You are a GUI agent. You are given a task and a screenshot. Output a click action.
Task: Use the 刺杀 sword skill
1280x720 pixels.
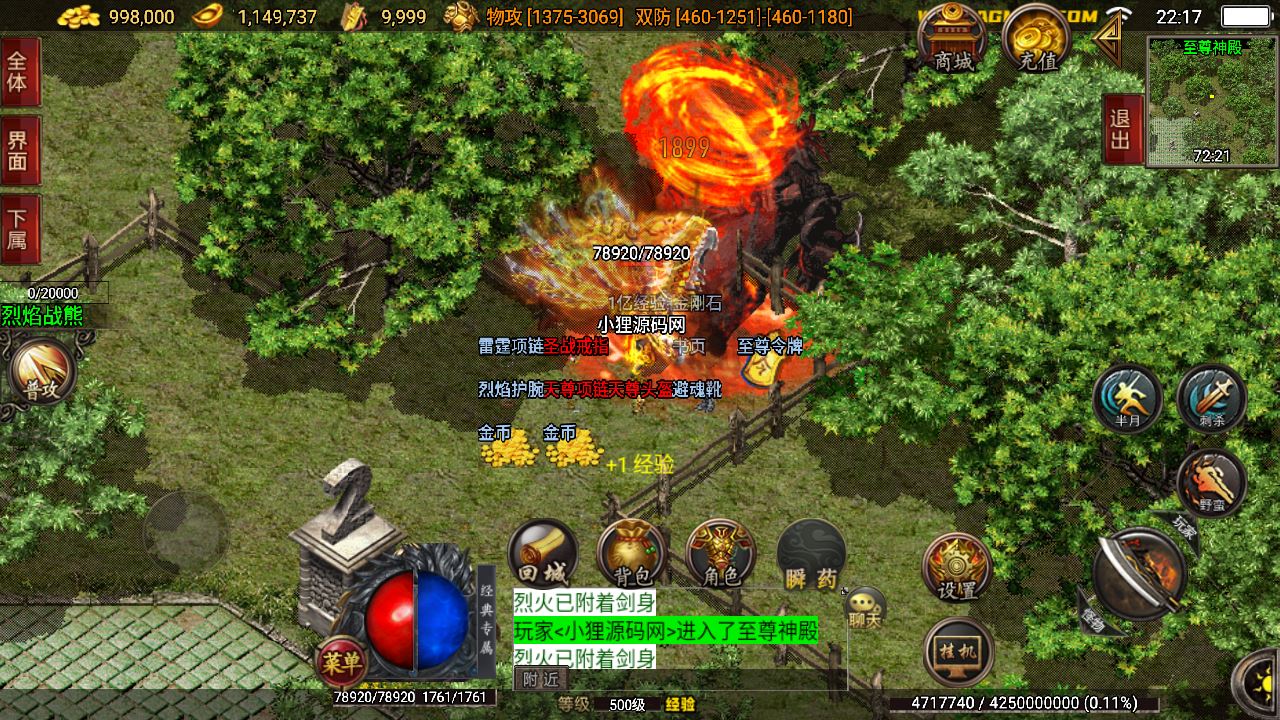point(1211,399)
